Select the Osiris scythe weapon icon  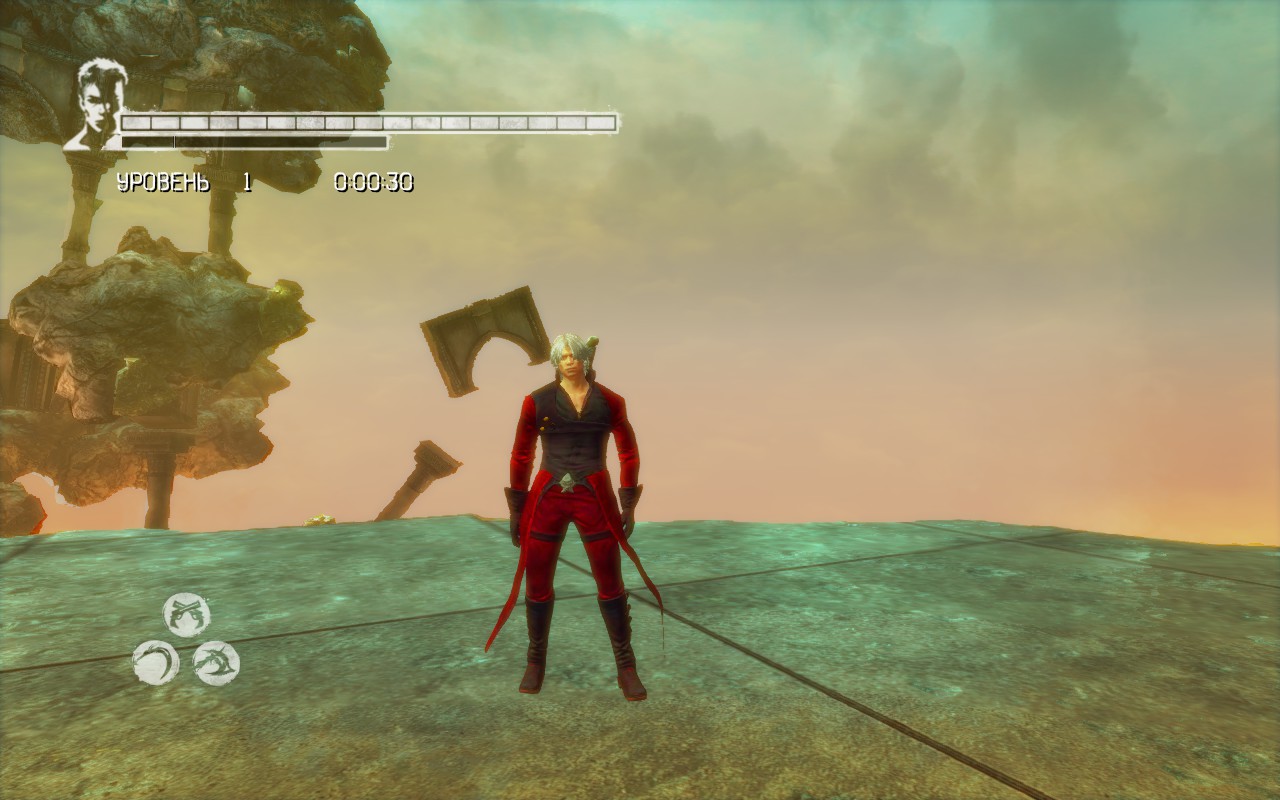tap(157, 662)
